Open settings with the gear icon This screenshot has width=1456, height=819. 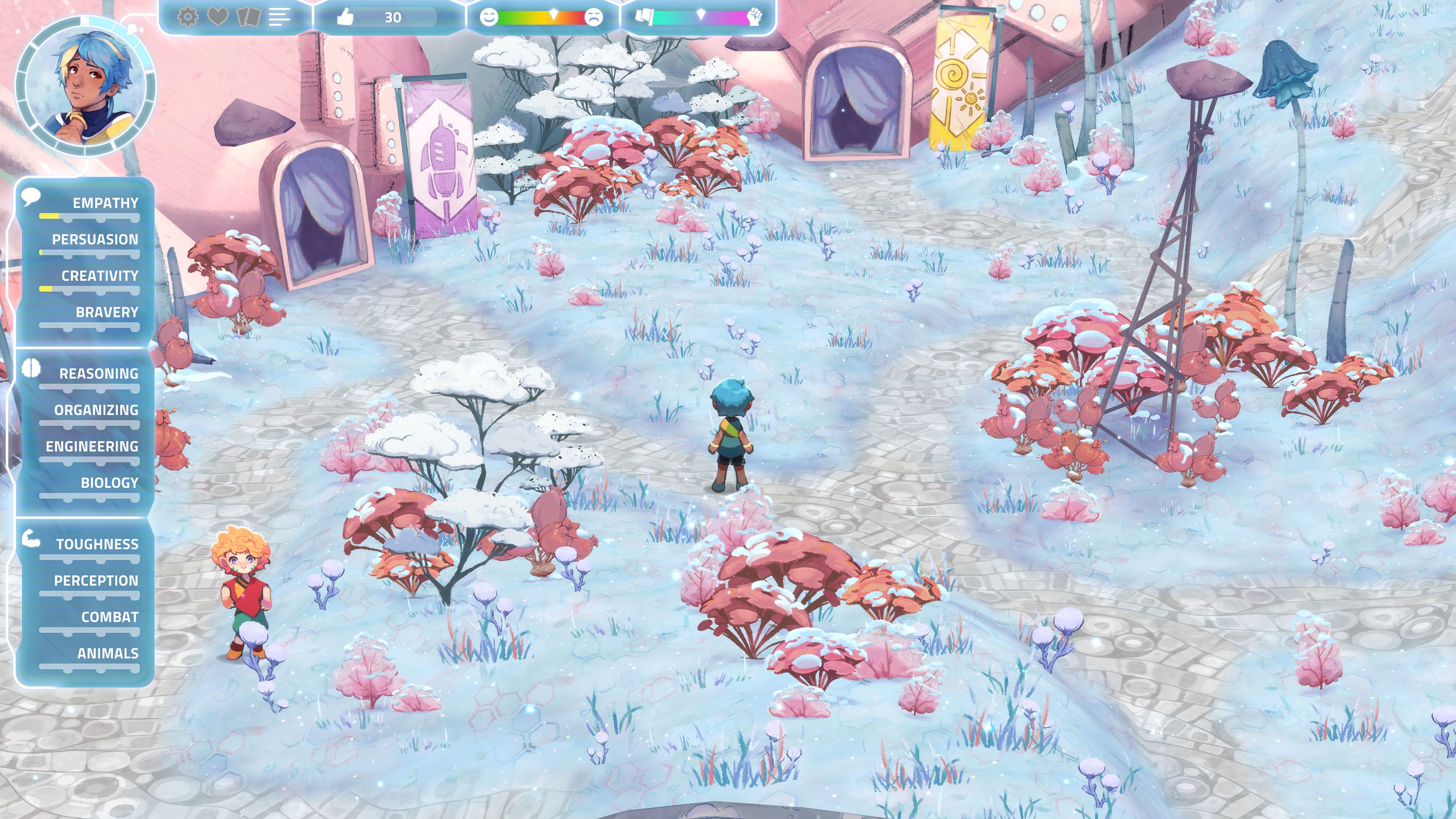(x=187, y=17)
